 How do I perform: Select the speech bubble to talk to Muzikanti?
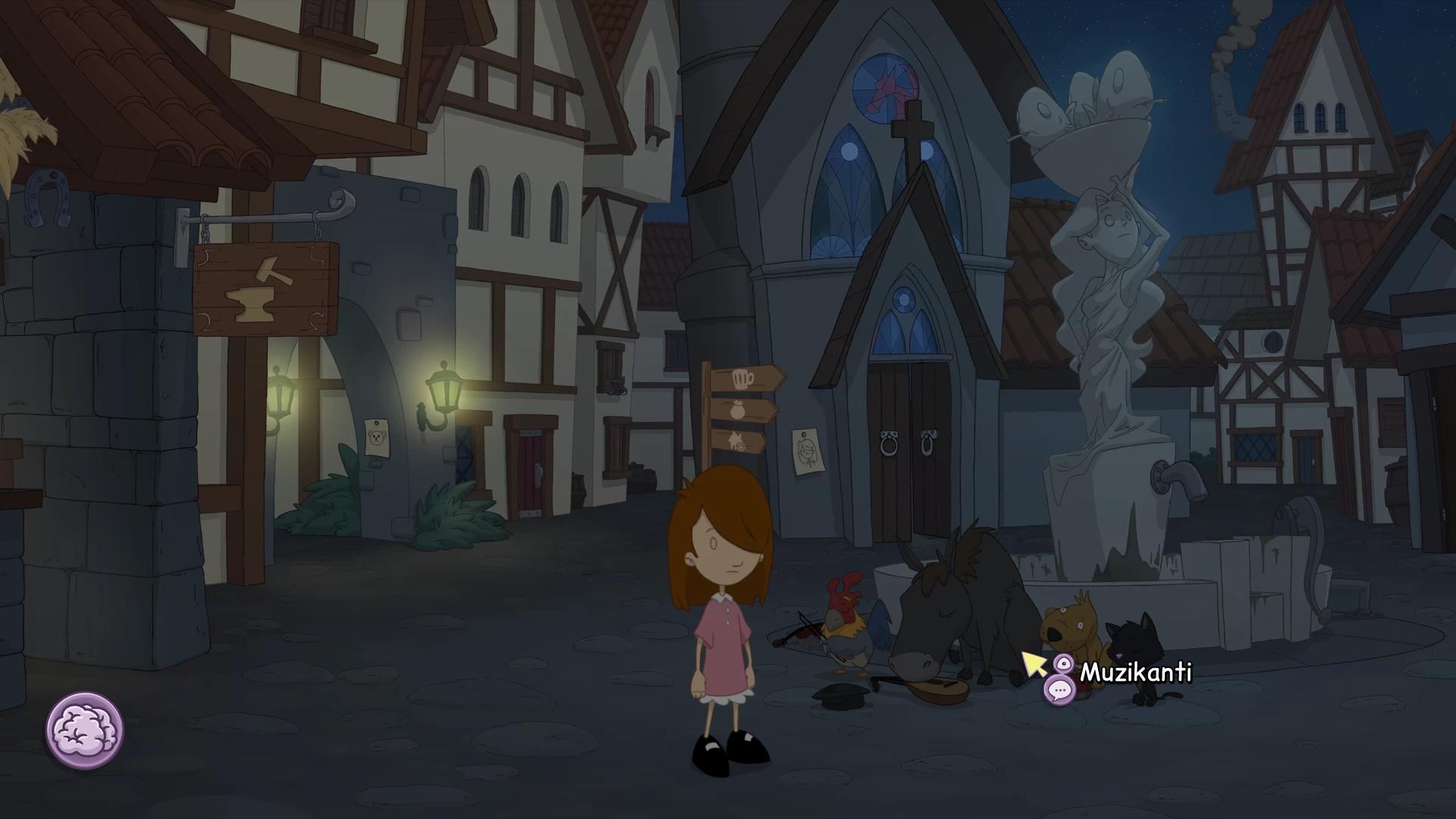point(1059,690)
